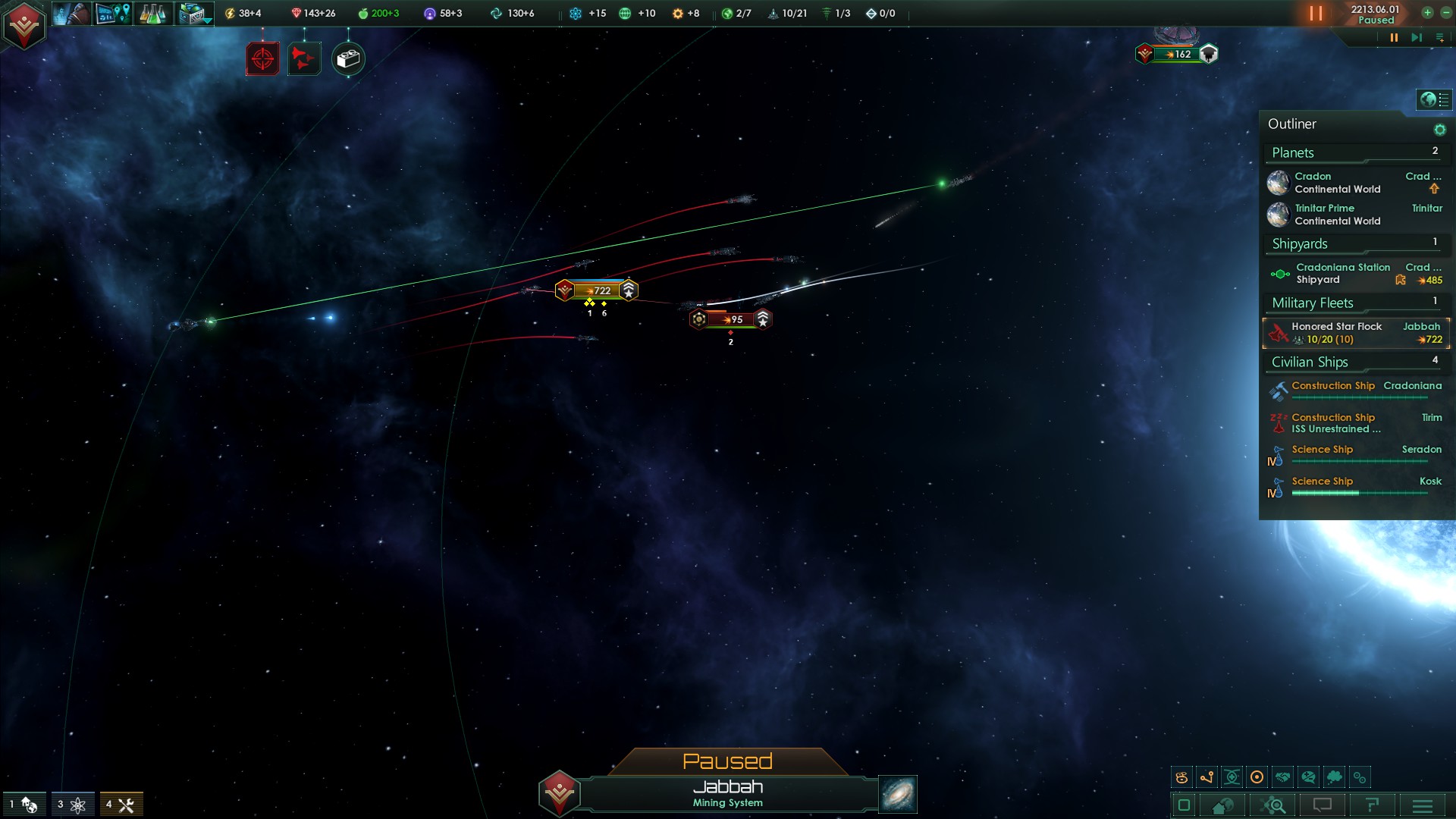Open the empire government emblem

[24, 25]
